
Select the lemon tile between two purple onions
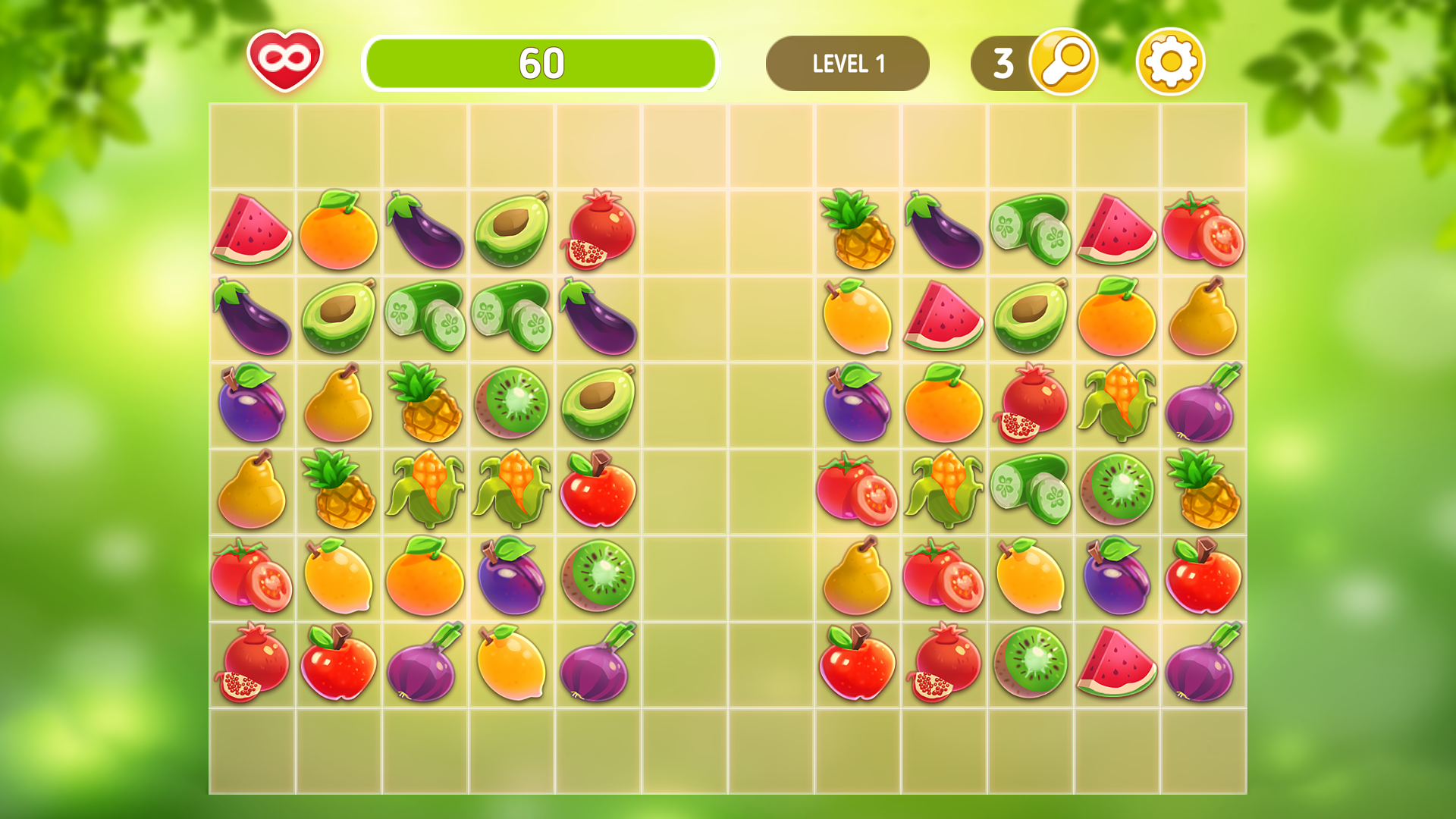(512, 664)
